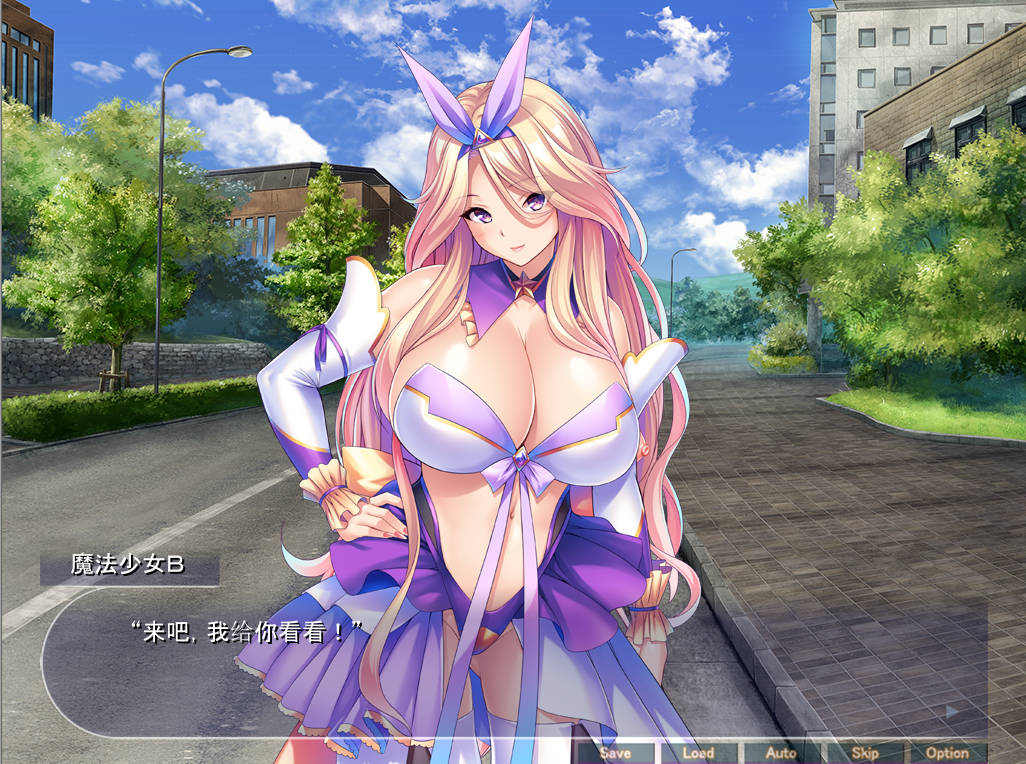Toggle Auto text advance
Screen dimensions: 1026x764
(781, 753)
